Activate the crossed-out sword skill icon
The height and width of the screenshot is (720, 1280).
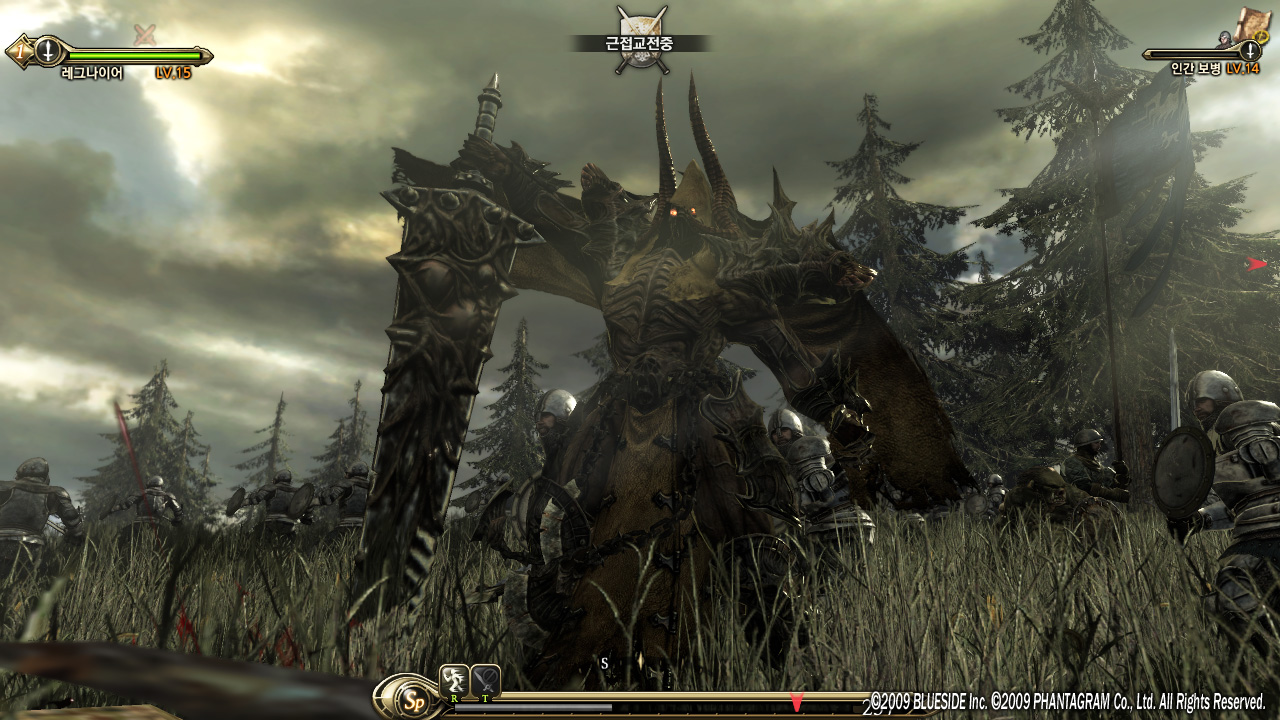pos(486,680)
